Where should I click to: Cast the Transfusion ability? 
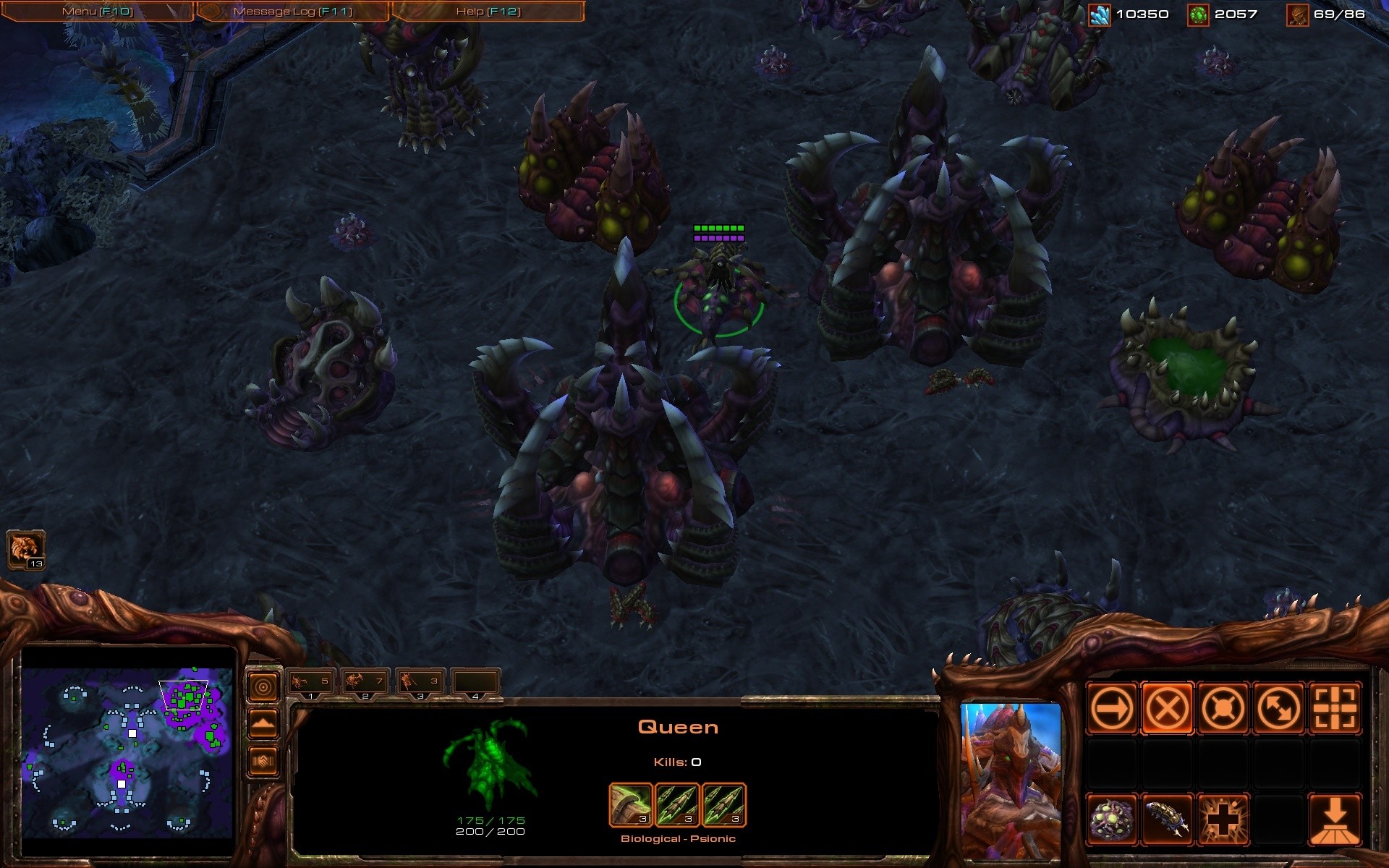point(1223,820)
